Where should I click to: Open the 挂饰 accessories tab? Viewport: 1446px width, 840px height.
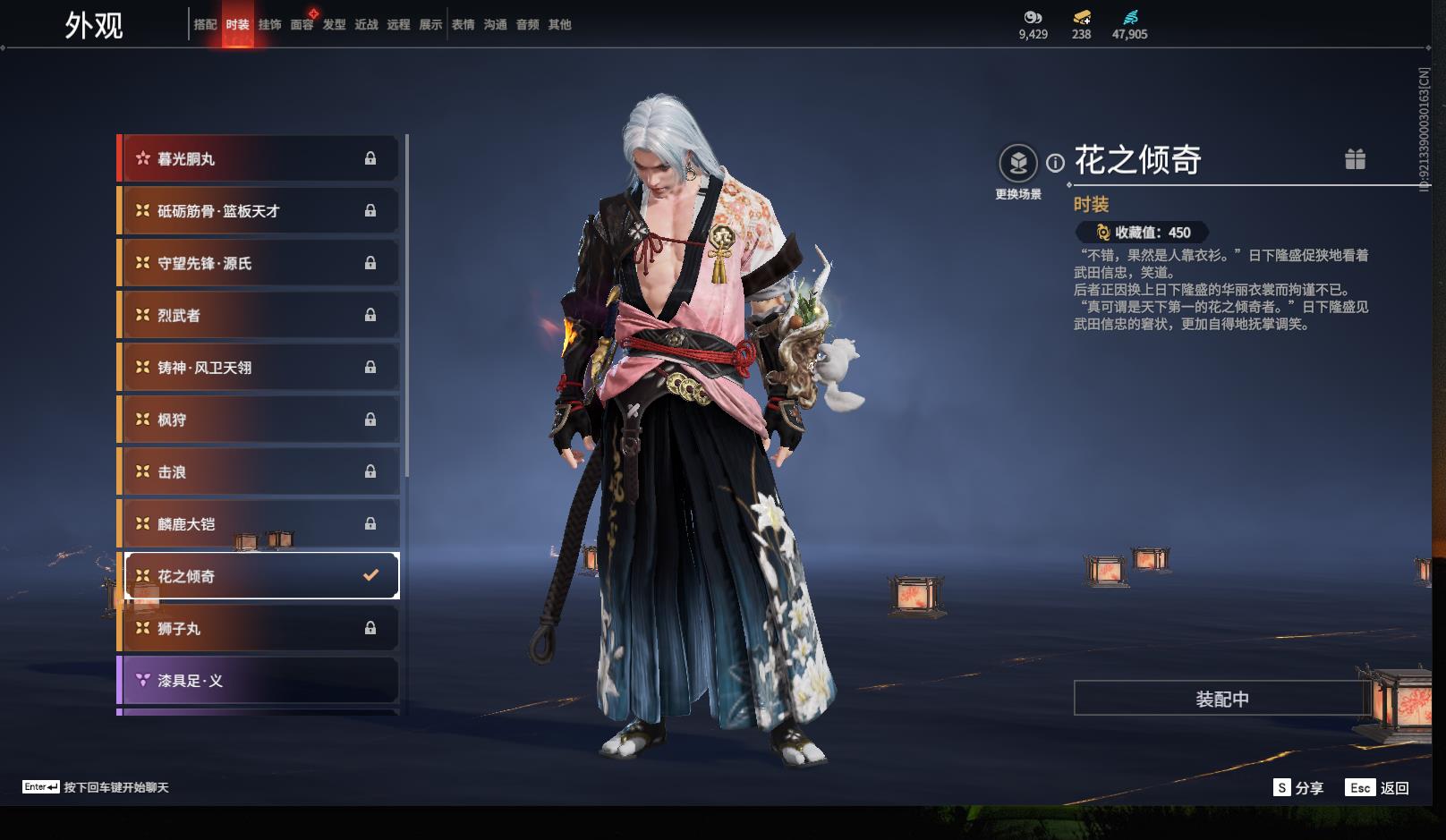(269, 25)
